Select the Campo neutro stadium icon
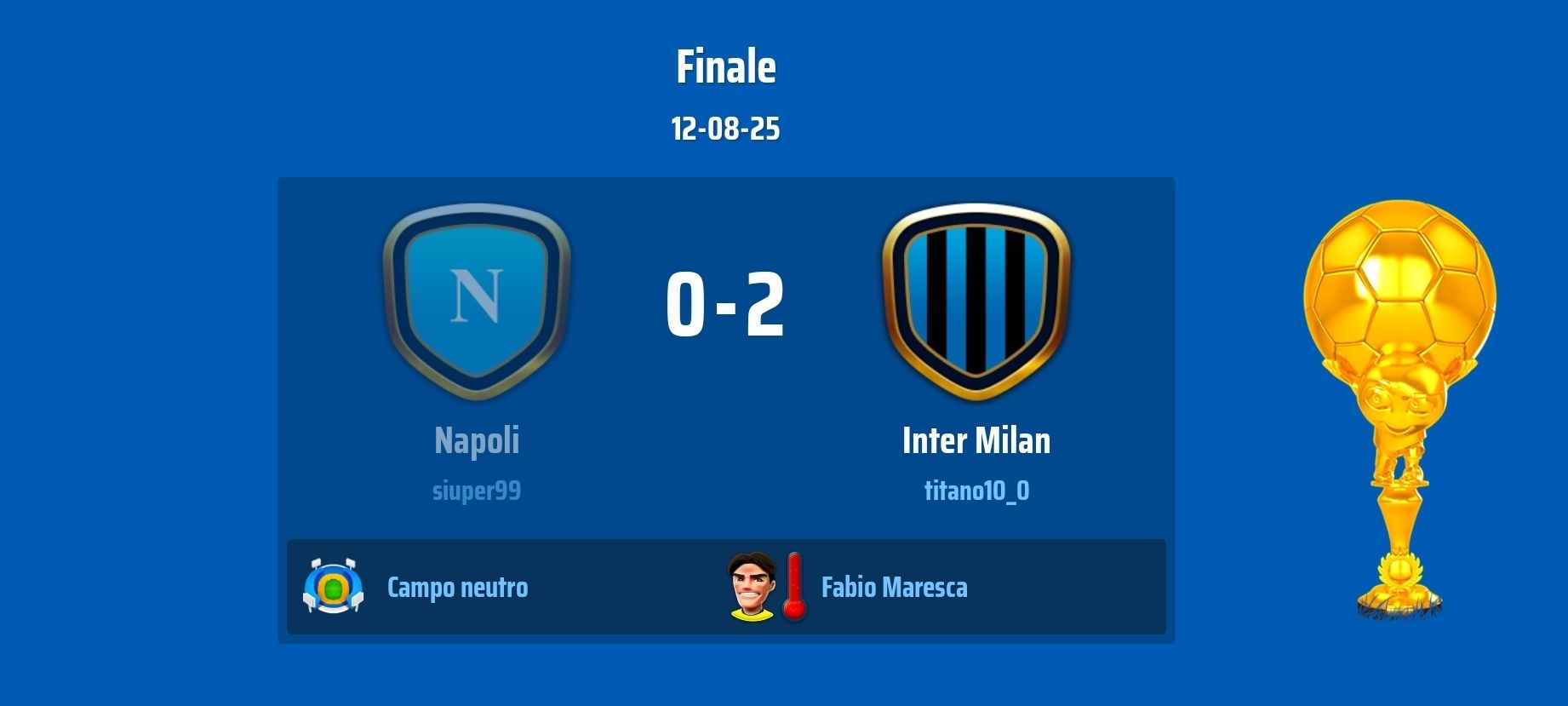Image resolution: width=1568 pixels, height=706 pixels. click(x=333, y=586)
